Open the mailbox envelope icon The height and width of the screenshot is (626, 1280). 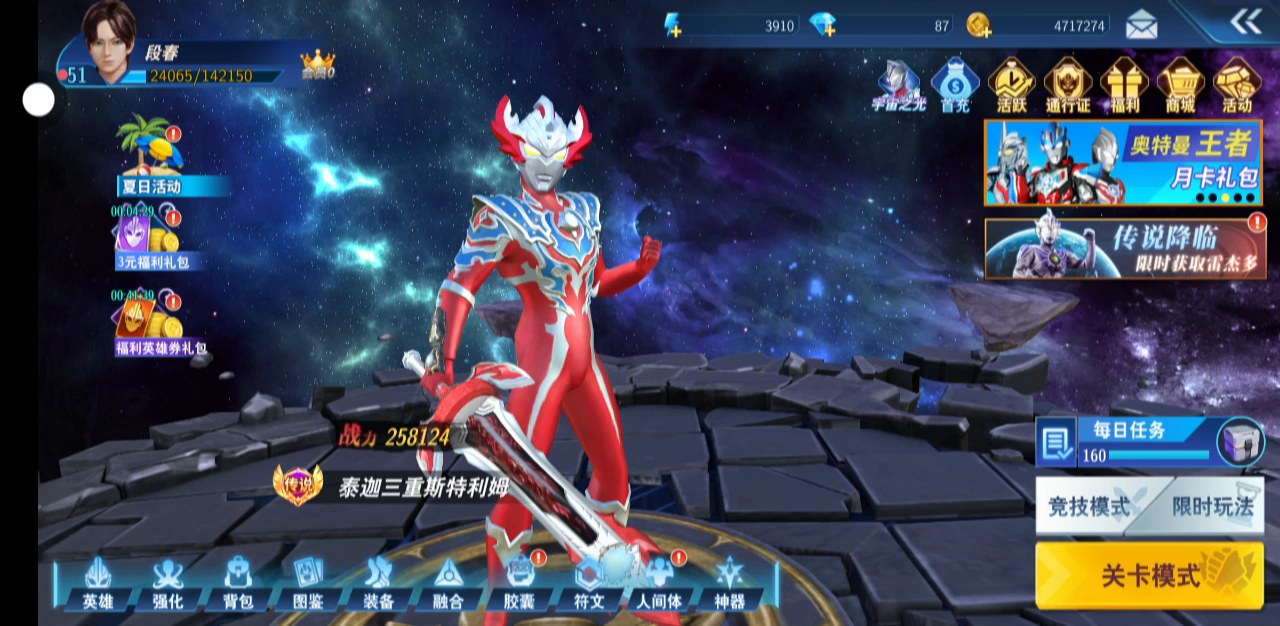pyautogui.click(x=1141, y=24)
